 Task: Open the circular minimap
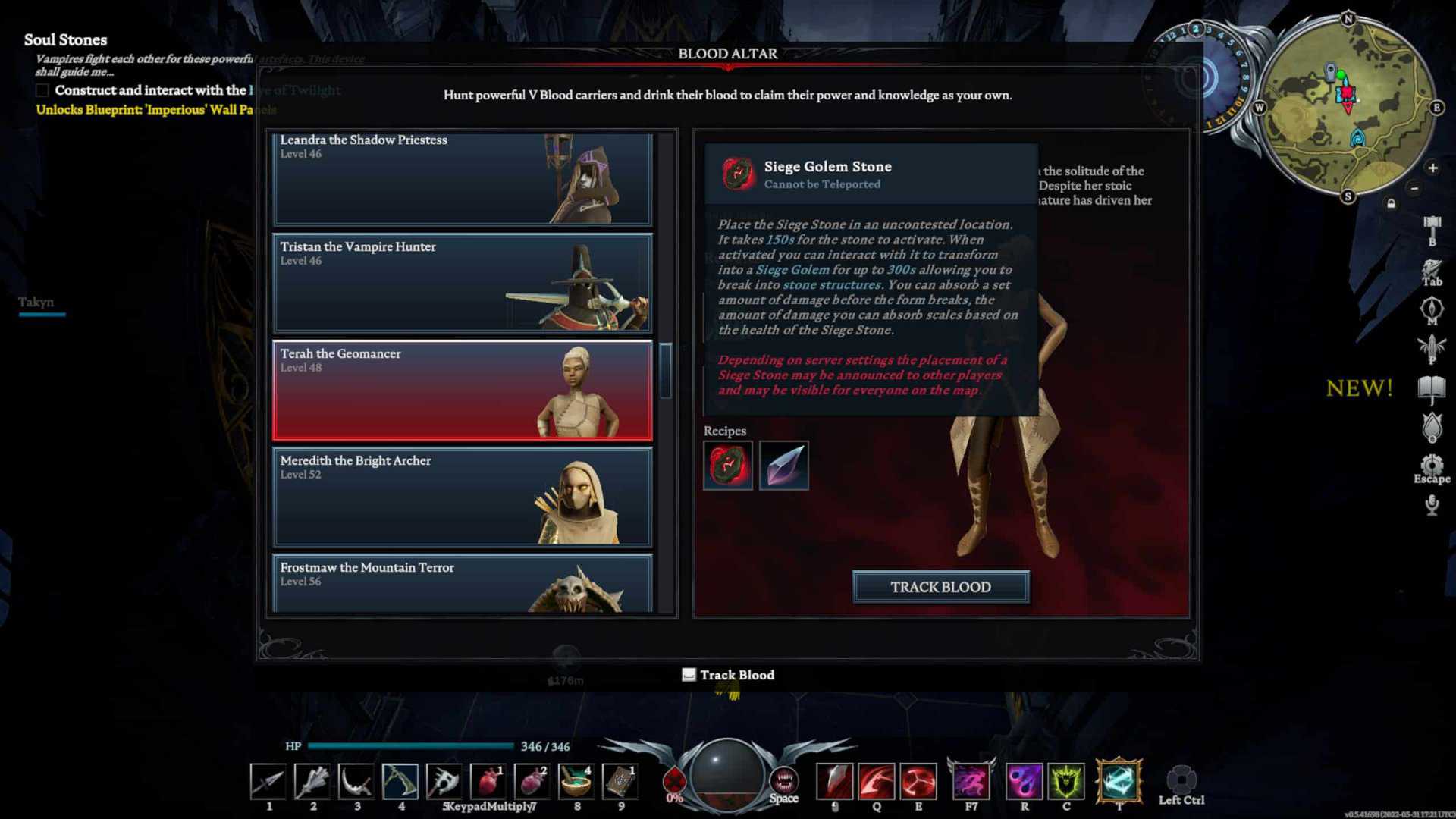pos(1347,106)
